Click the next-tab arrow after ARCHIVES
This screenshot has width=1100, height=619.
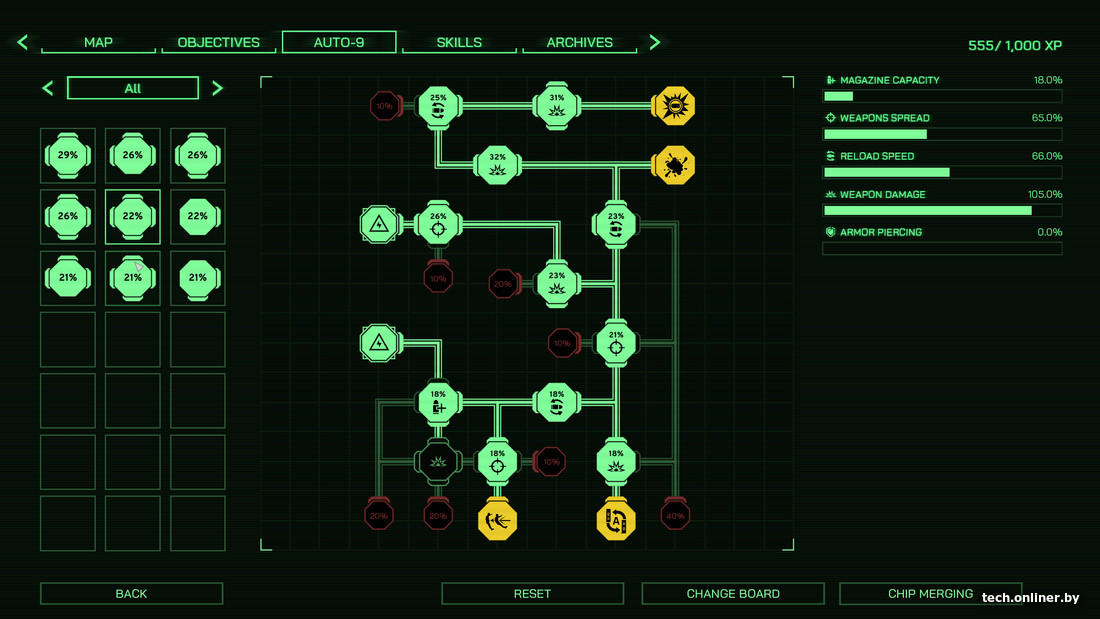[655, 43]
